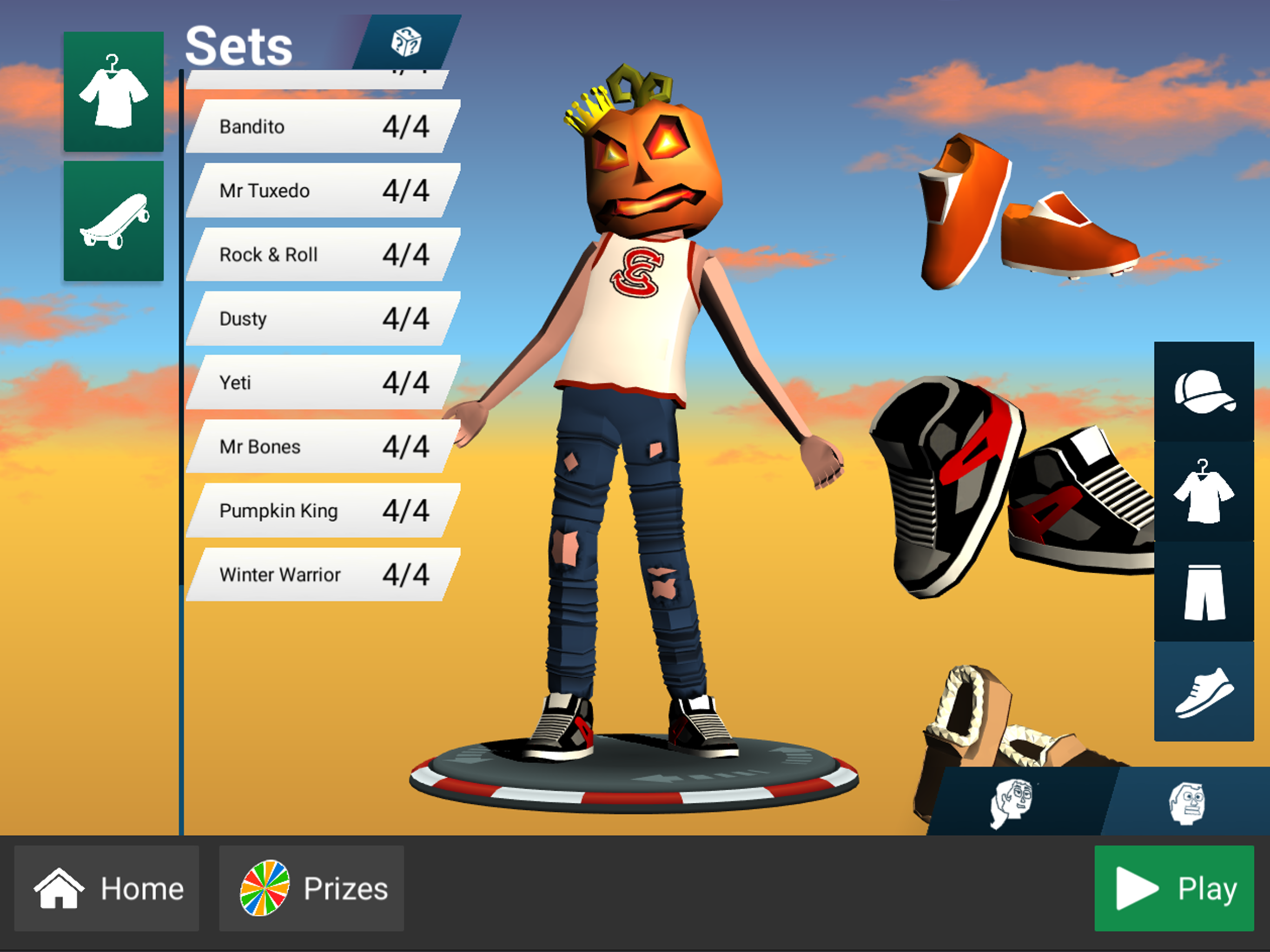Choose the Mr Tuxedo set
1270x952 pixels.
(x=323, y=190)
